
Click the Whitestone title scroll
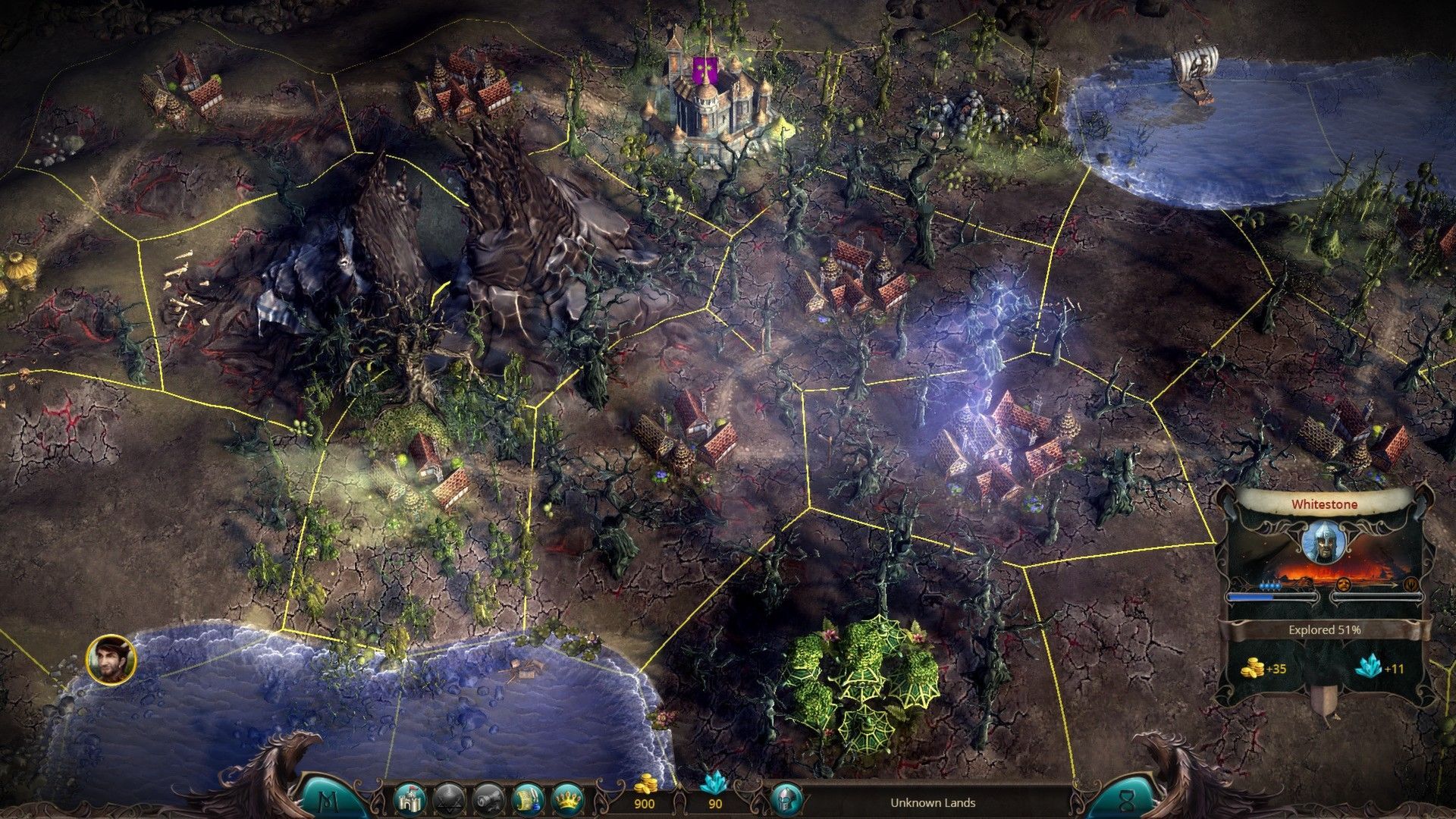(x=1324, y=504)
